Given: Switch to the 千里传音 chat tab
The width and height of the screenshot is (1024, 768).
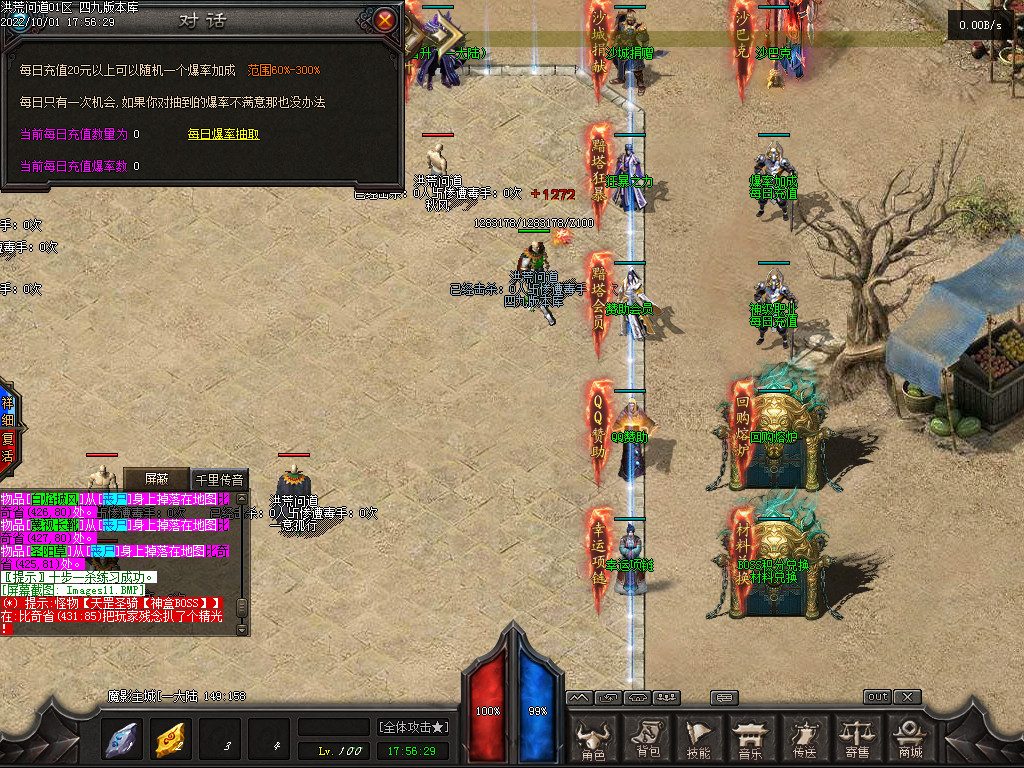Looking at the screenshot, I should pyautogui.click(x=219, y=479).
